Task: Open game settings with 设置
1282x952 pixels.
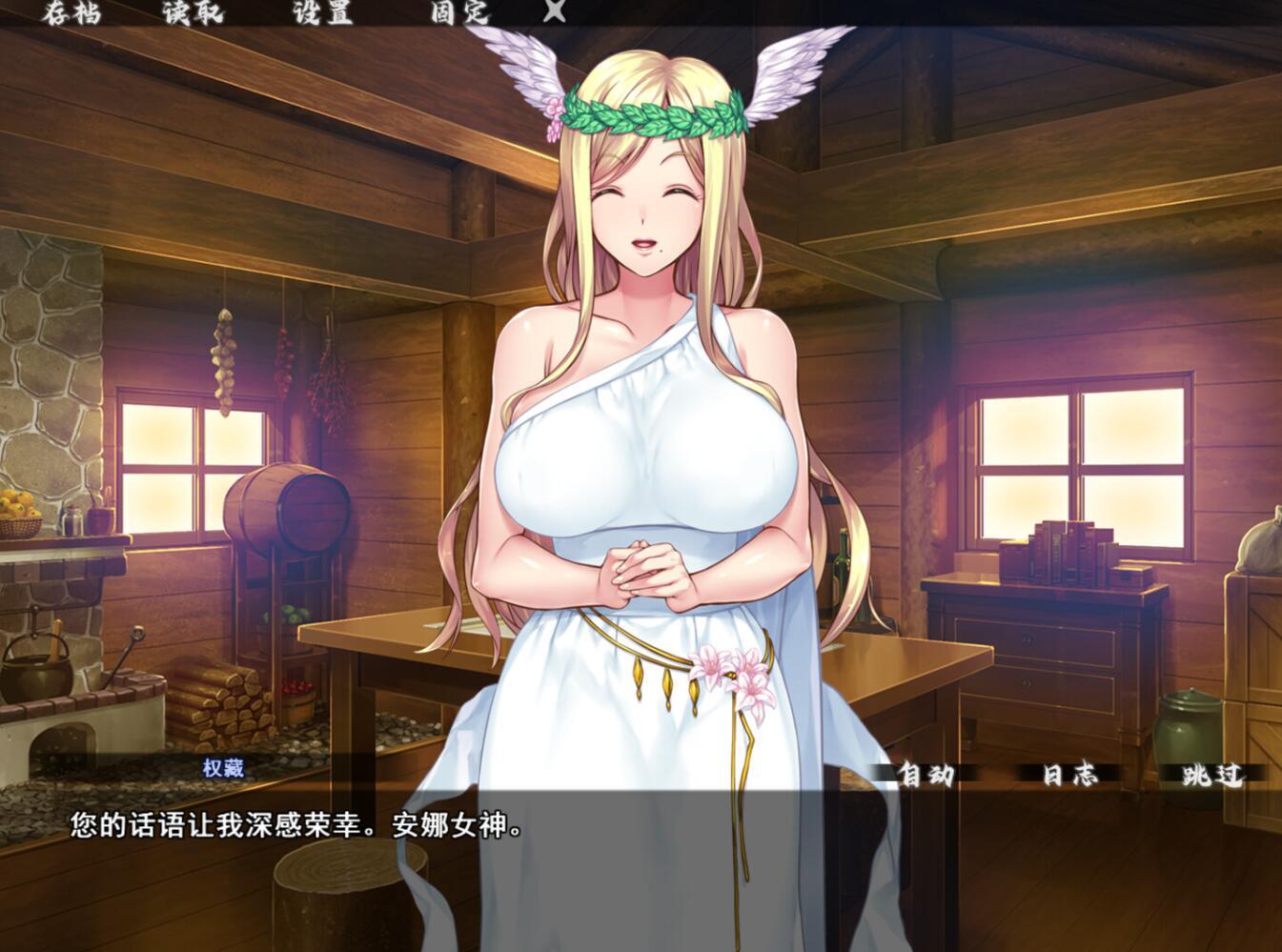Action: click(x=324, y=14)
